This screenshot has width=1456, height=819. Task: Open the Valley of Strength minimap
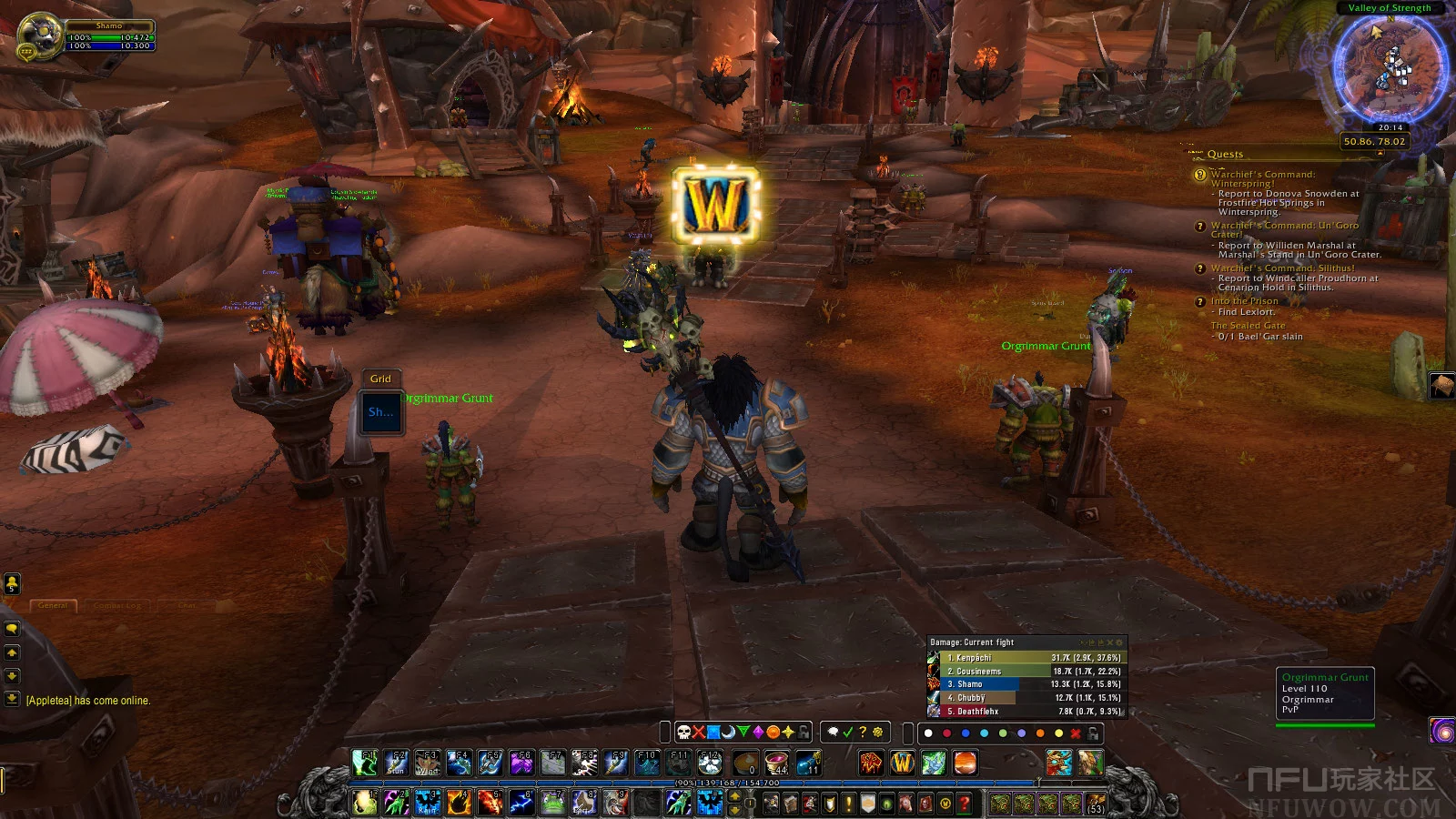coord(1390,66)
